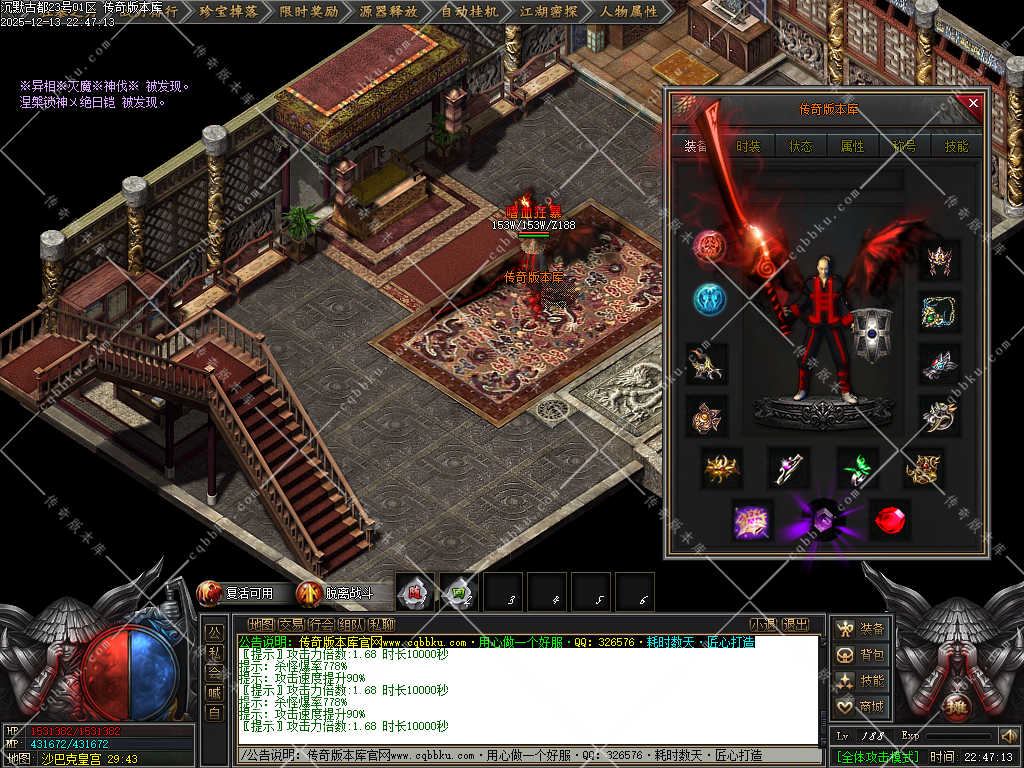
Task: Open the 人物属性 menu
Action: pos(629,12)
